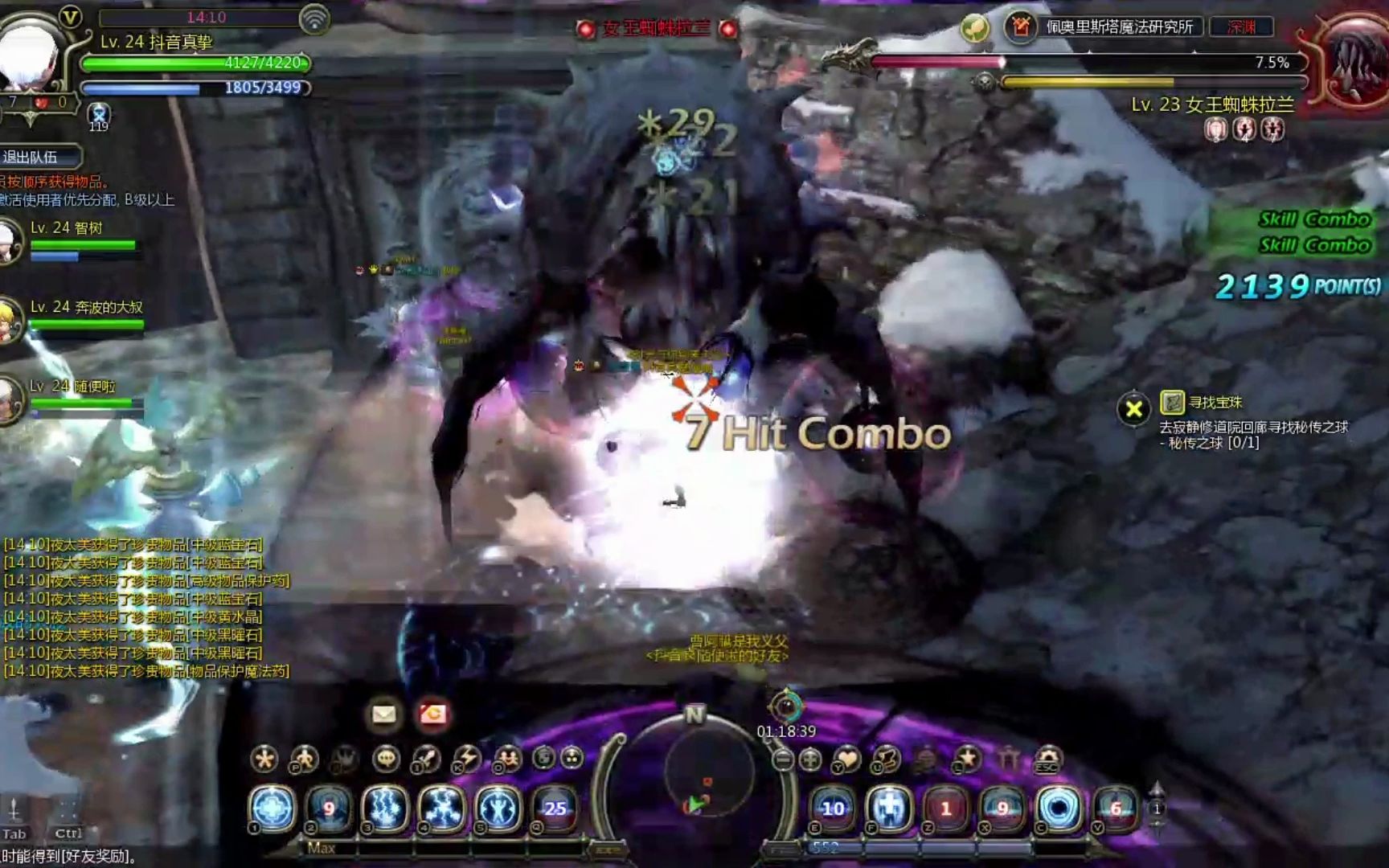Open the lightning bolt skills menu icon
Image resolution: width=1389 pixels, height=868 pixels.
coord(466,758)
